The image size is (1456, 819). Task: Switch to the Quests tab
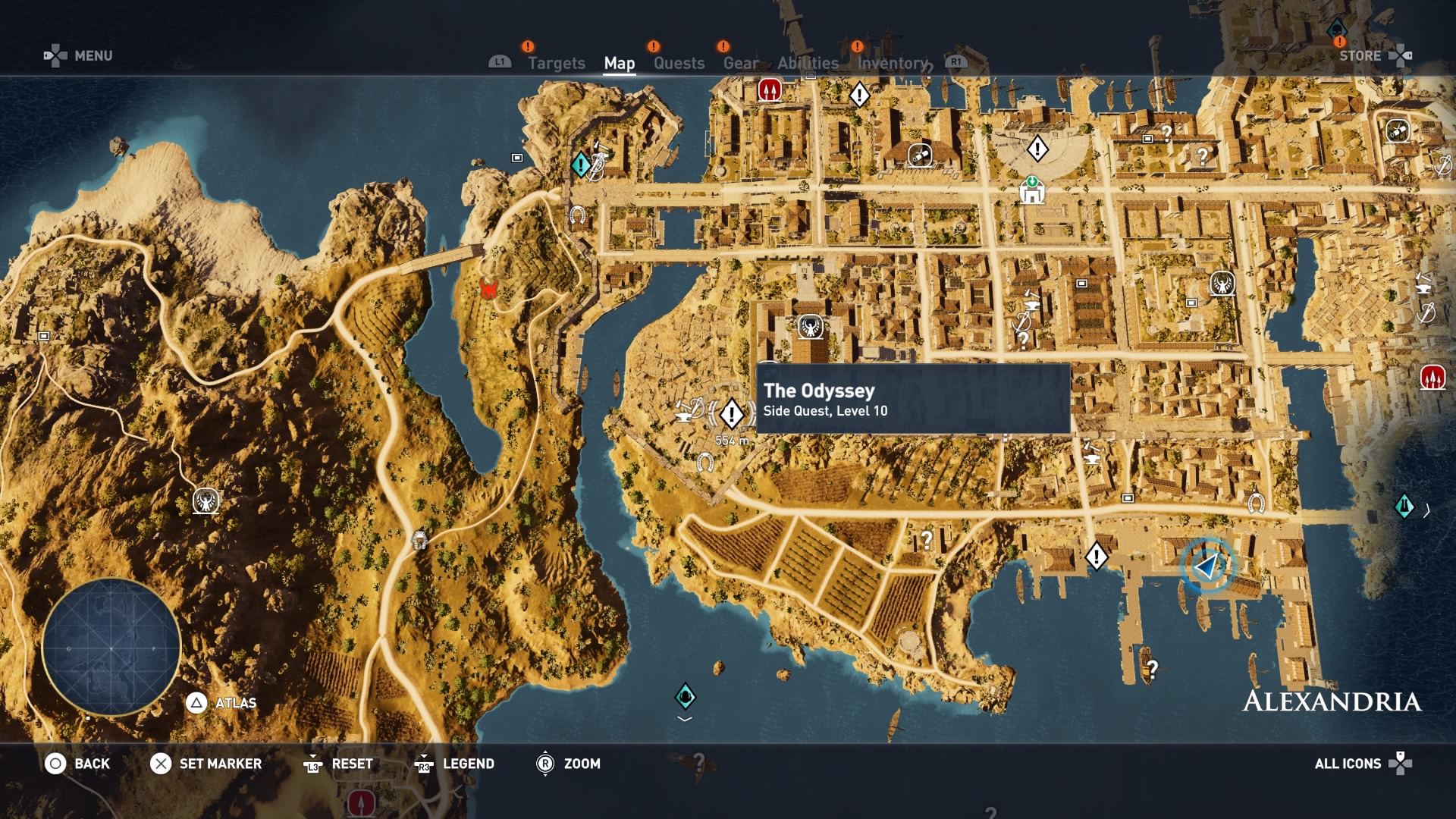pos(678,63)
